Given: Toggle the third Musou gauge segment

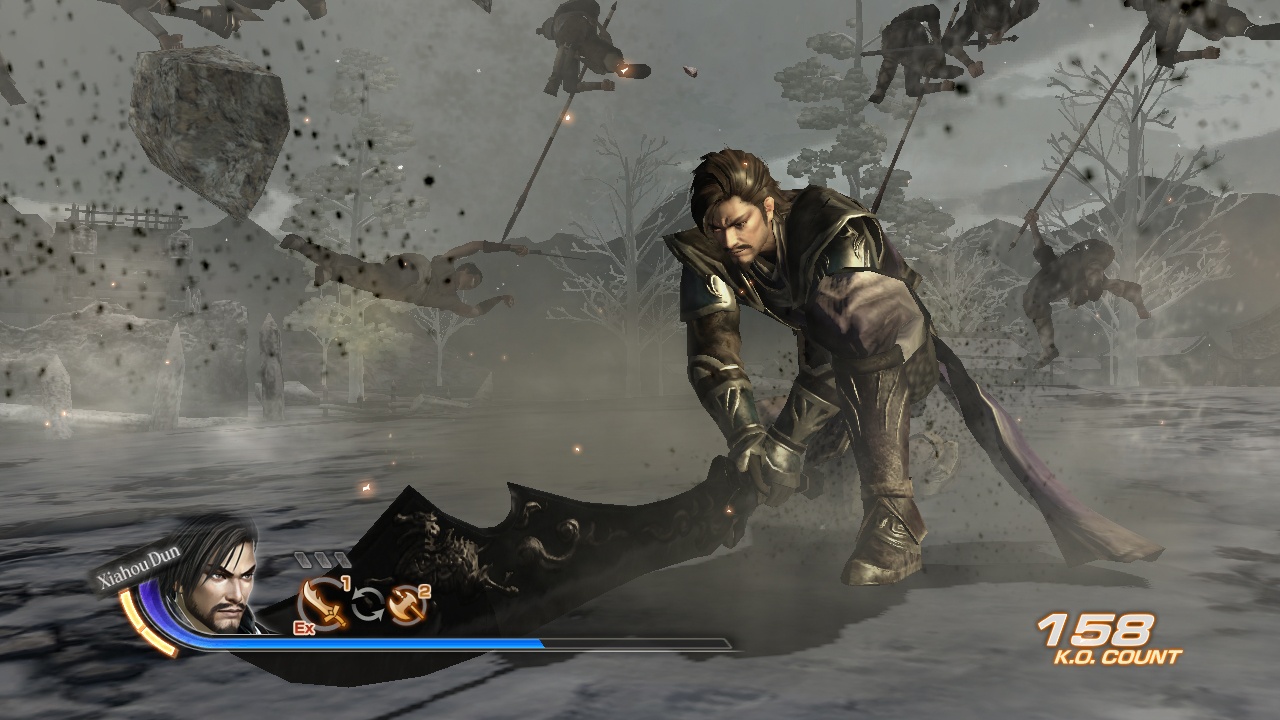Looking at the screenshot, I should 340,560.
